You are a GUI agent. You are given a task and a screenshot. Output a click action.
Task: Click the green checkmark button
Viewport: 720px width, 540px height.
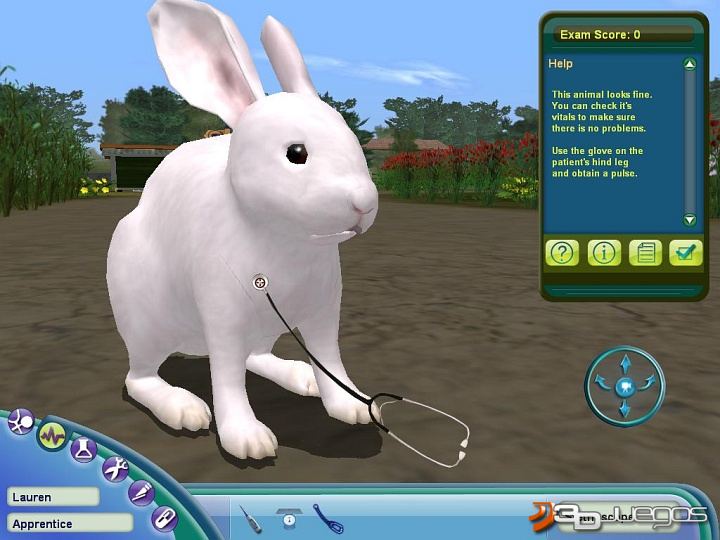pyautogui.click(x=687, y=252)
